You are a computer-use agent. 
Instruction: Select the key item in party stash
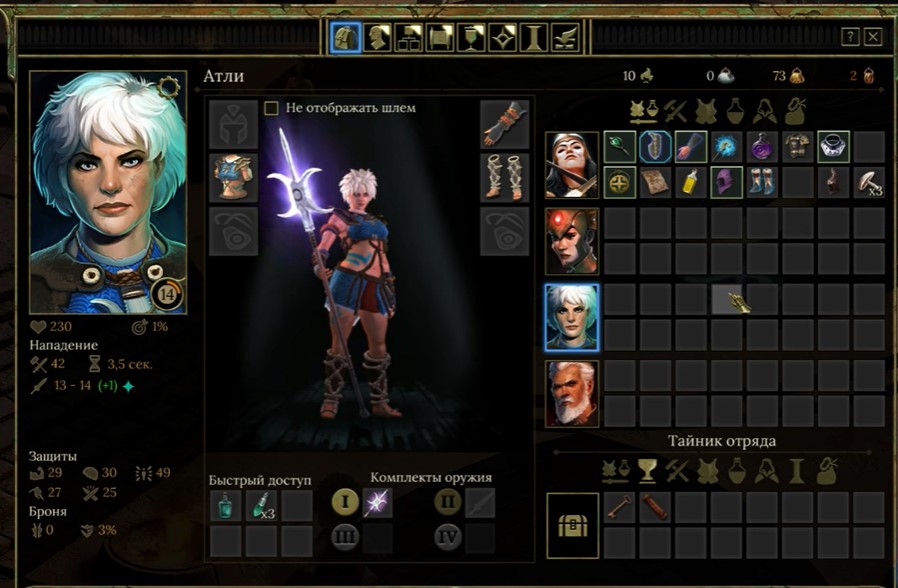(619, 506)
